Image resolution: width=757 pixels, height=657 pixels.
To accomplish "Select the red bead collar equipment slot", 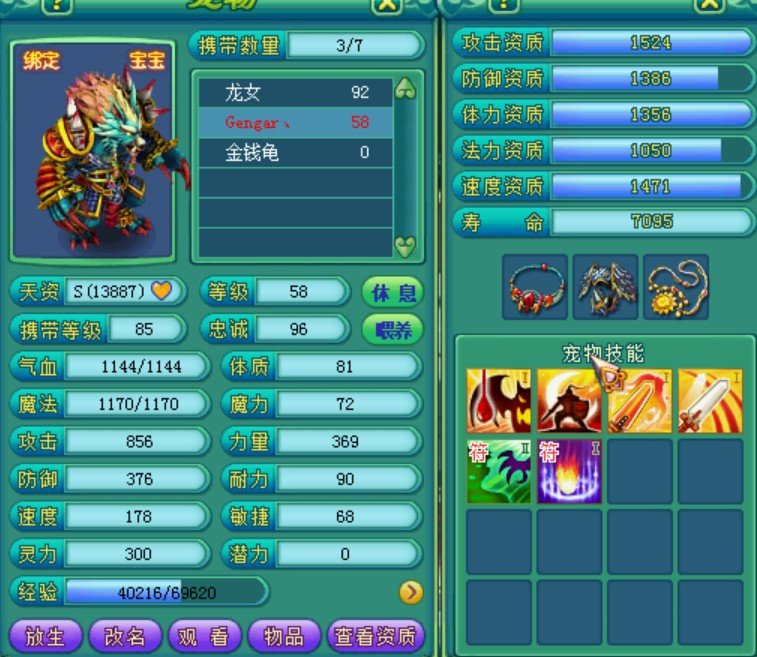I will 535,287.
